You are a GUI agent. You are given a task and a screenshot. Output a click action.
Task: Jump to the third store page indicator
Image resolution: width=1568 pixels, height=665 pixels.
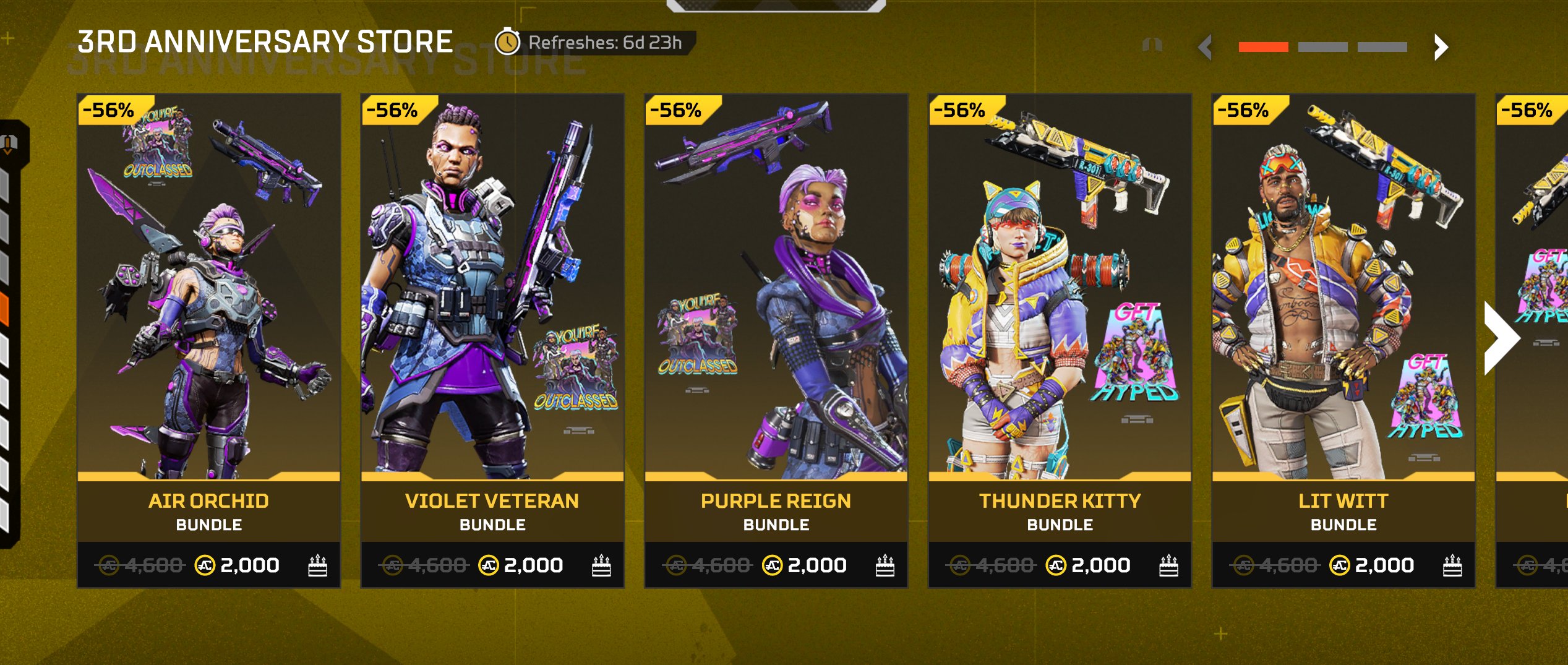pos(1382,47)
